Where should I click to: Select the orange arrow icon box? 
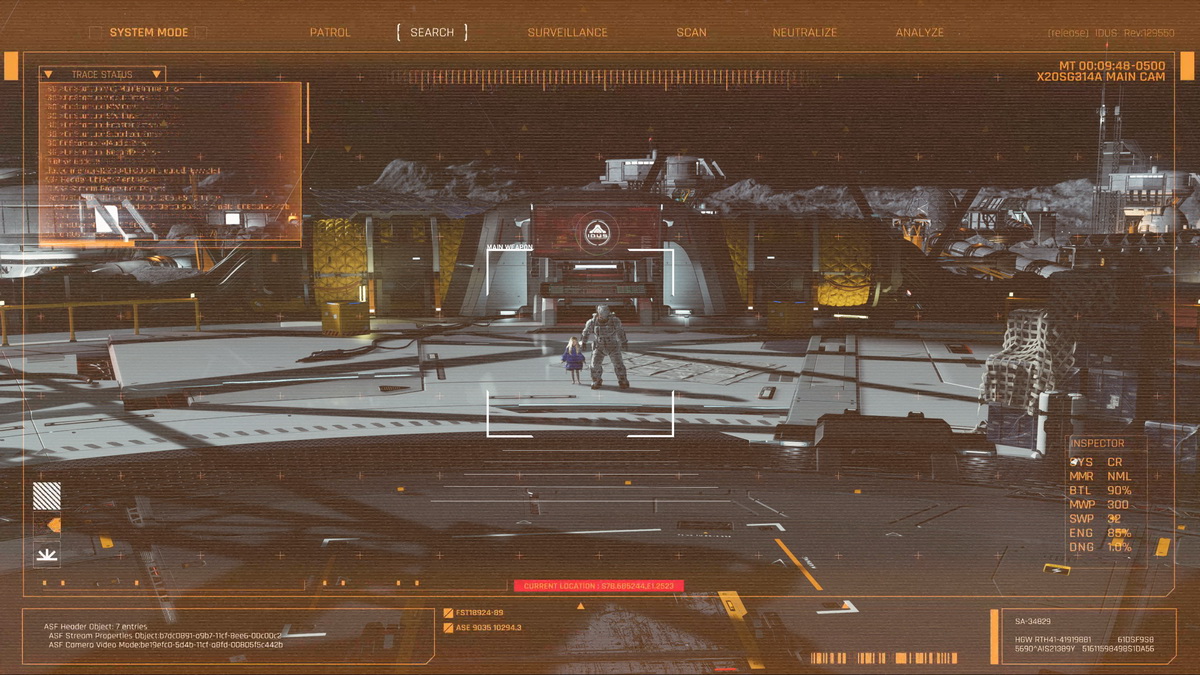pyautogui.click(x=47, y=525)
